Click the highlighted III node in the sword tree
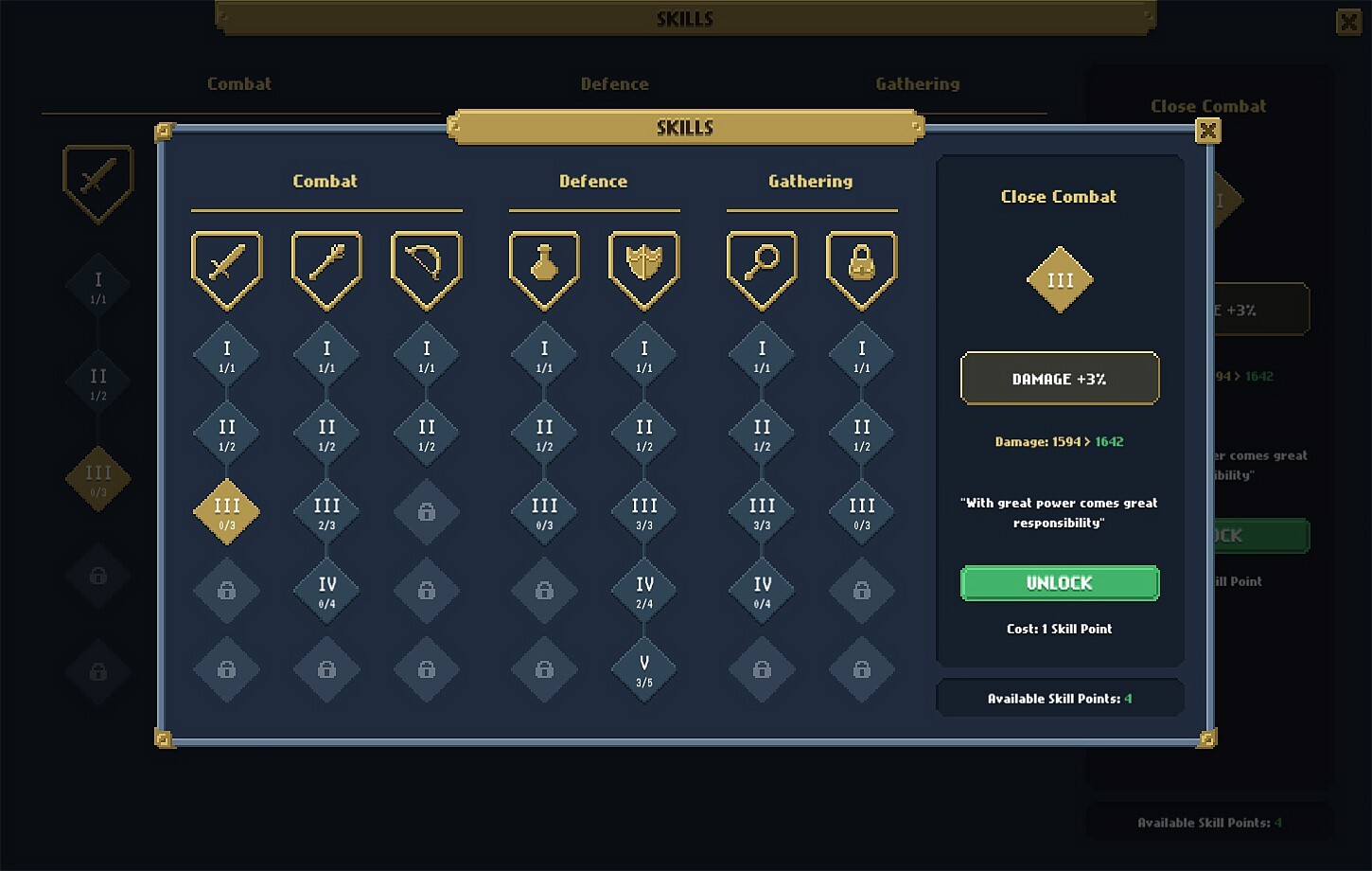This screenshot has height=871, width=1372. coord(226,511)
